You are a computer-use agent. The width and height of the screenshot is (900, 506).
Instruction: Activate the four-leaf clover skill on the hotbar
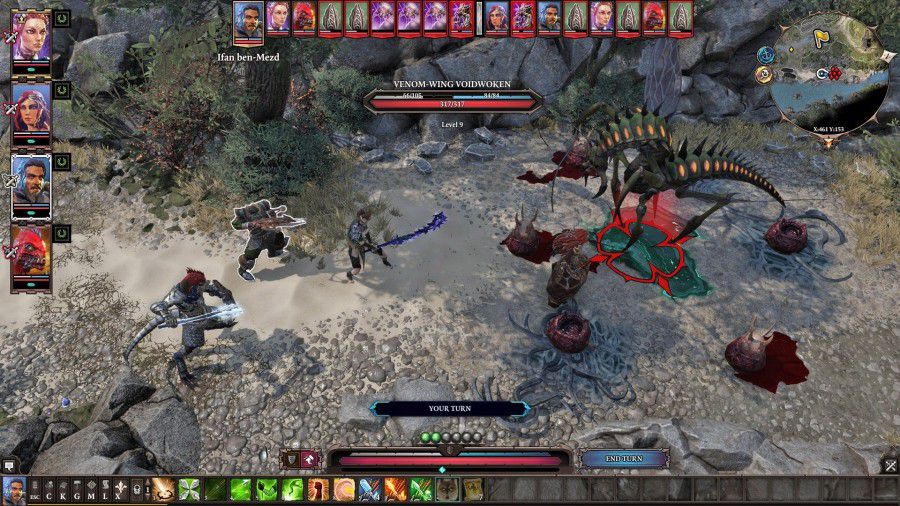click(x=189, y=490)
